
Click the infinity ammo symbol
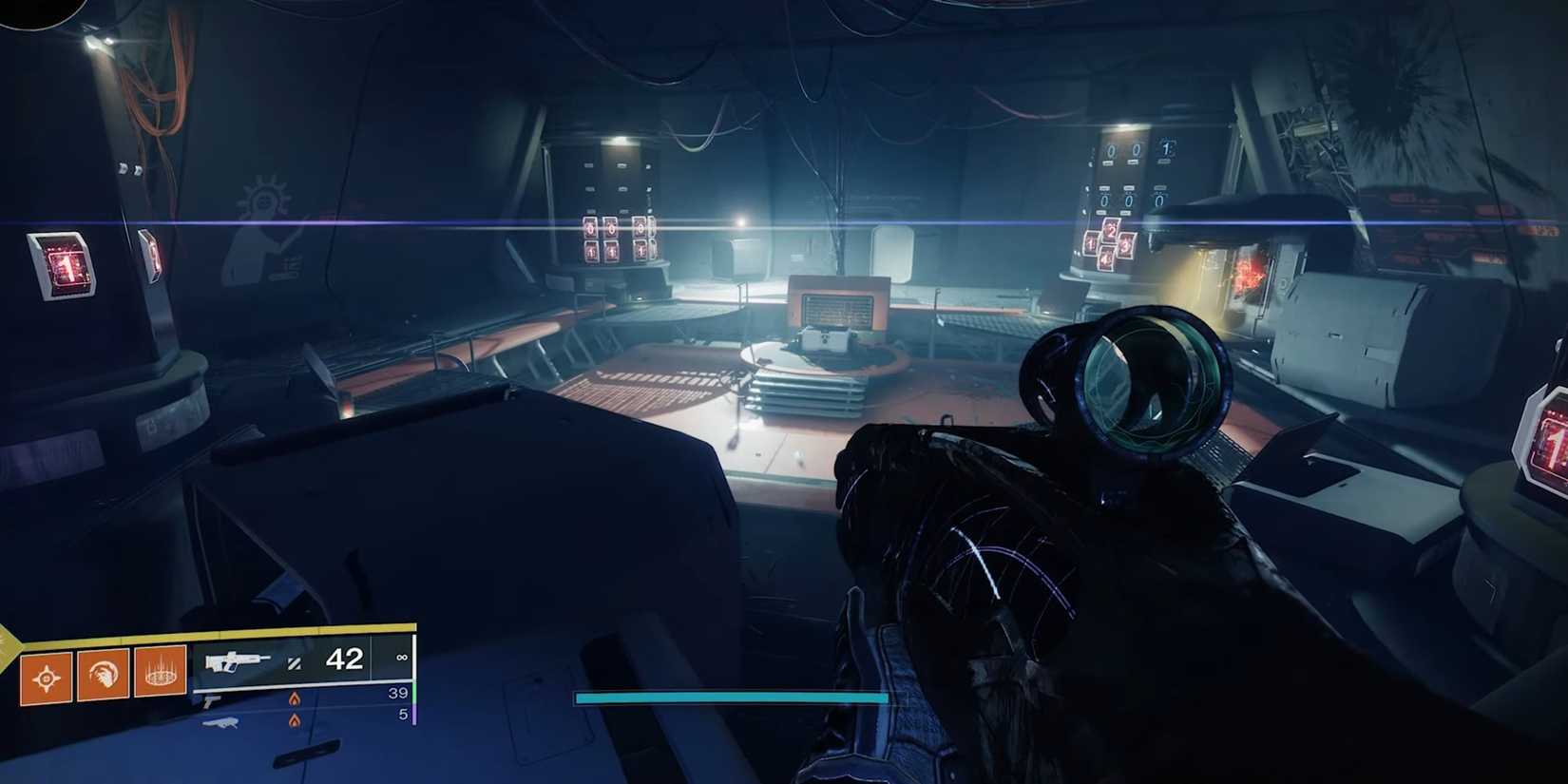tap(402, 658)
